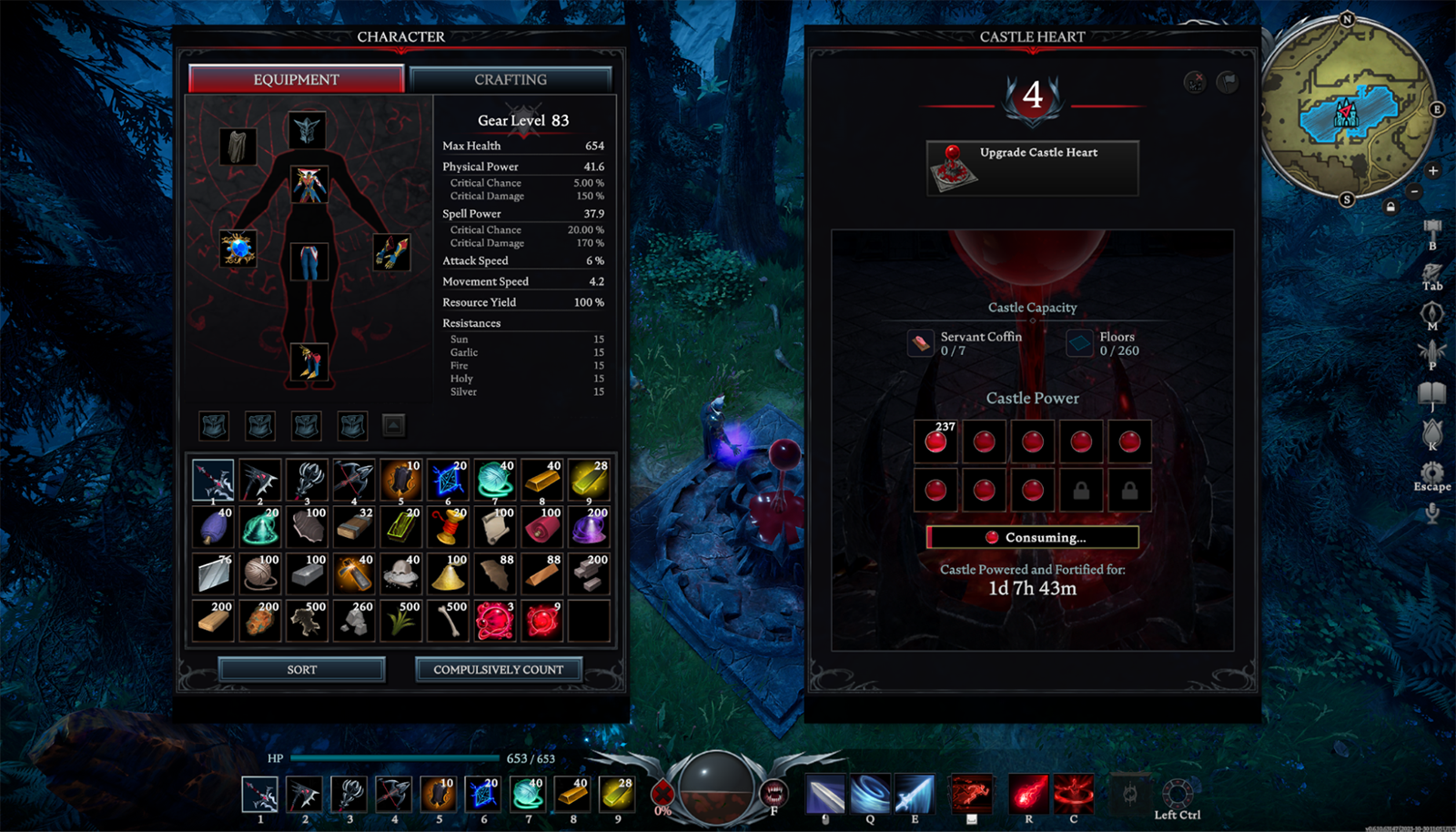
Task: Select the red thread spool stack
Action: (x=449, y=527)
